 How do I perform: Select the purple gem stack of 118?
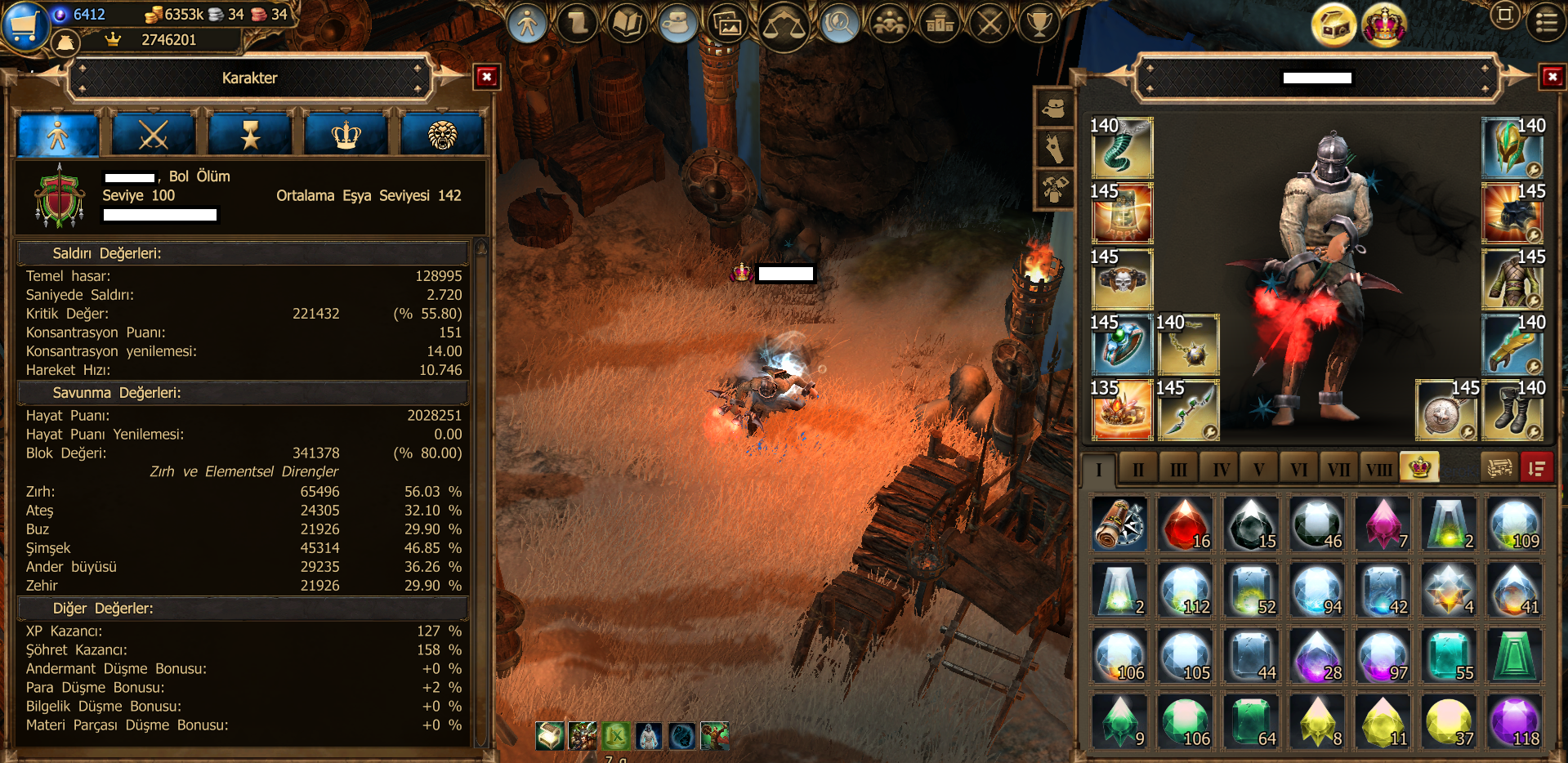1516,722
